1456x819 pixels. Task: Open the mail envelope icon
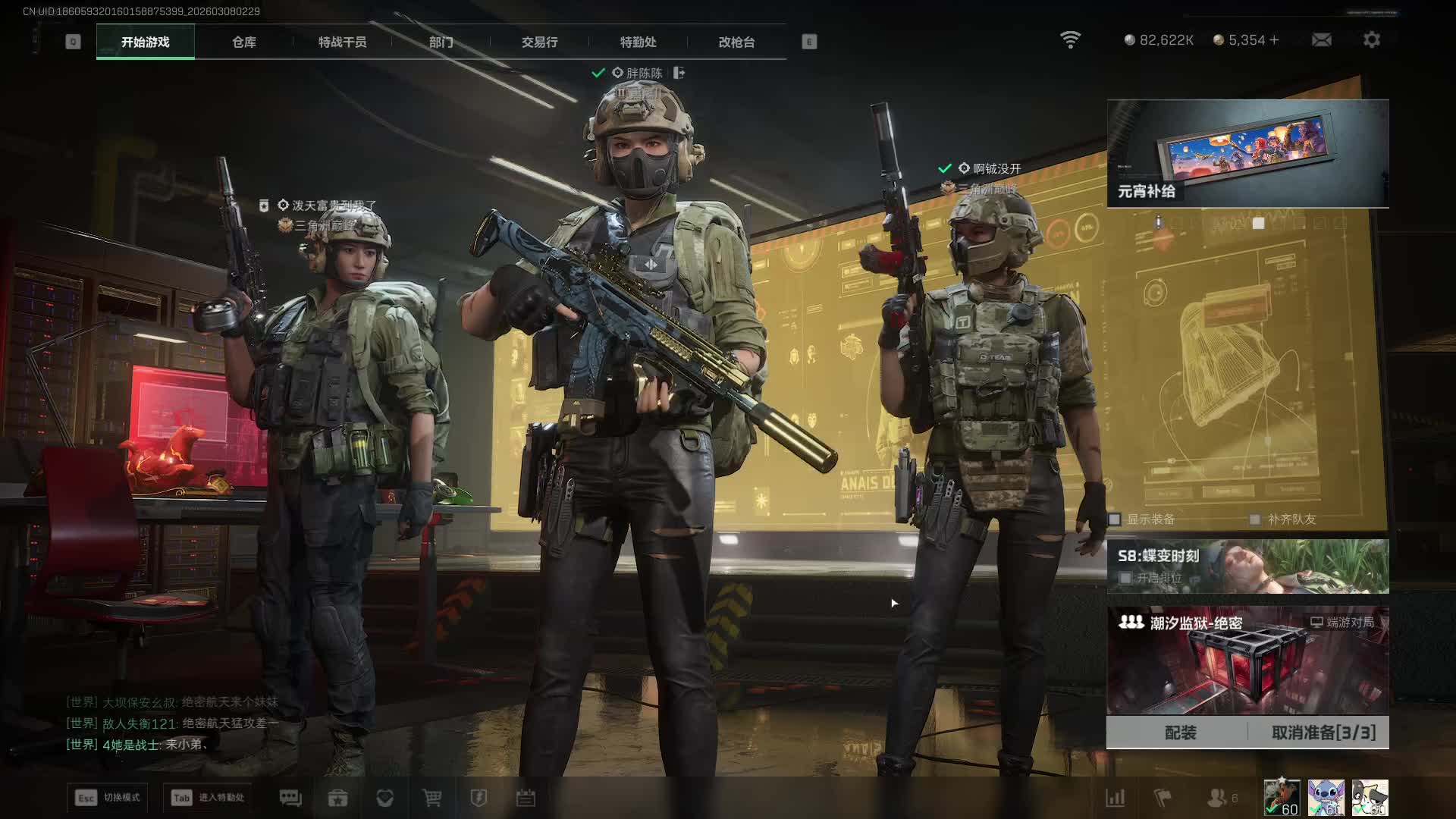1321,40
